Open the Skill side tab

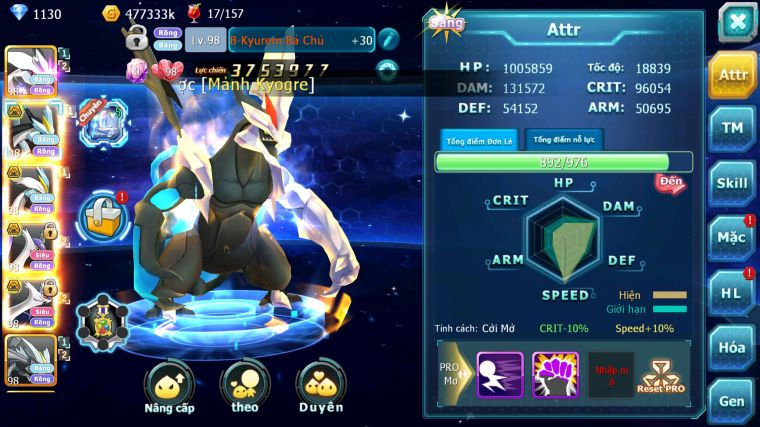[x=732, y=183]
